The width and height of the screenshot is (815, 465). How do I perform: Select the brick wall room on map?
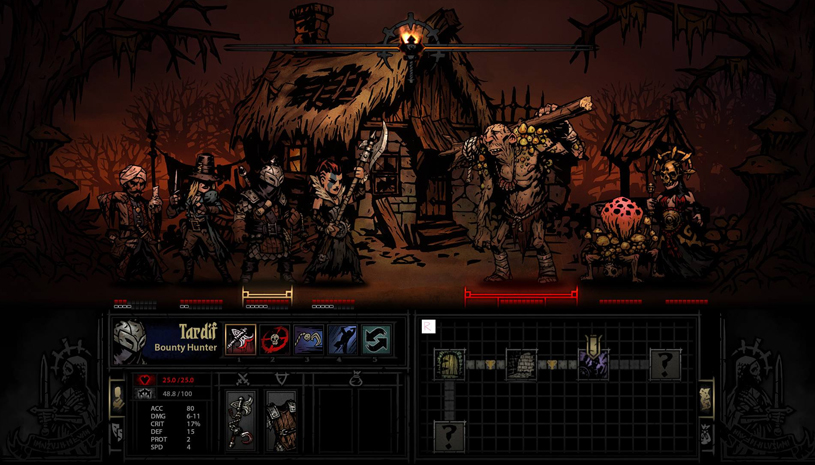coord(521,364)
